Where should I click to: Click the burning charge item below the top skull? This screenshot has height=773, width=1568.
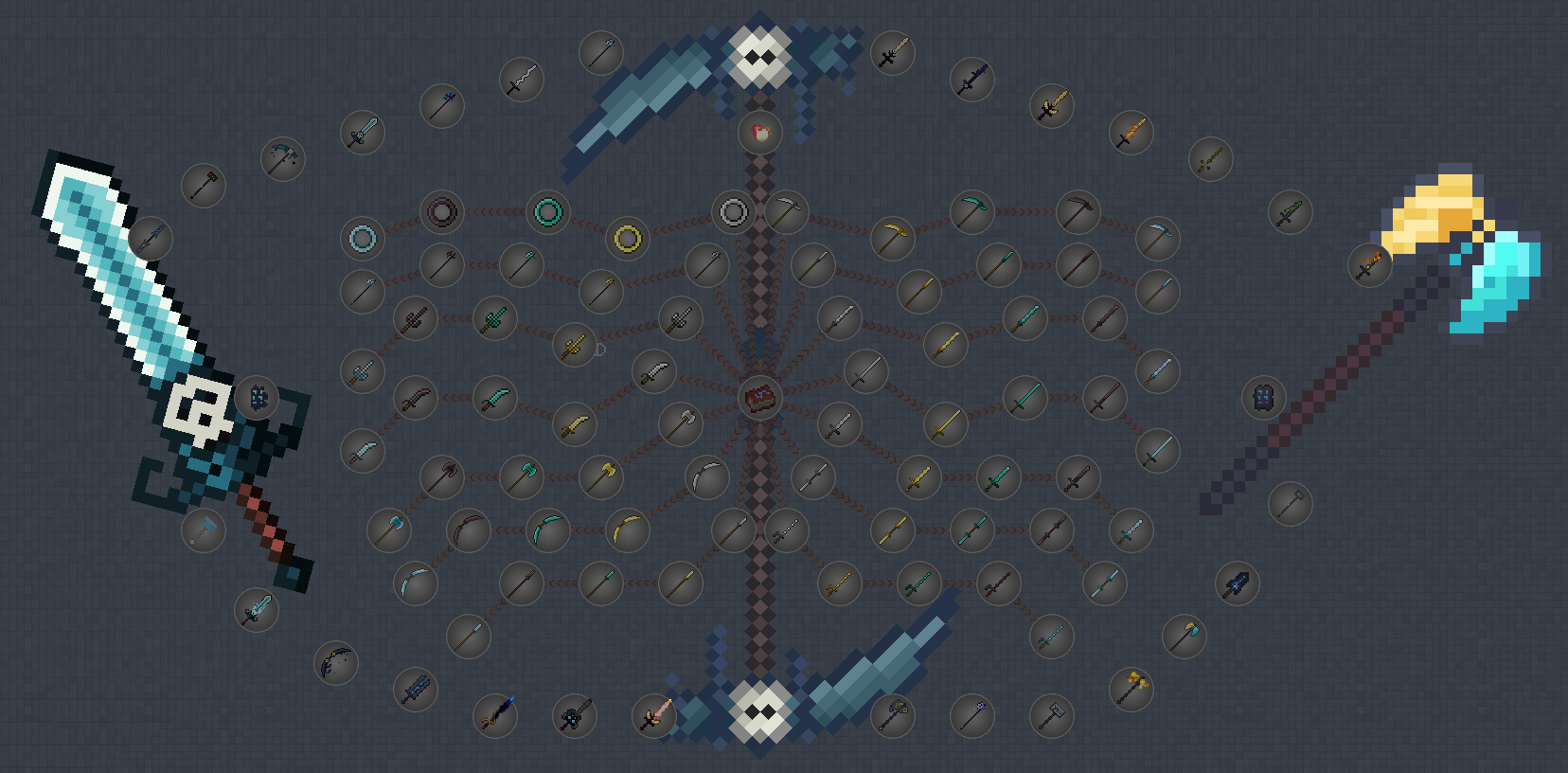click(x=758, y=133)
